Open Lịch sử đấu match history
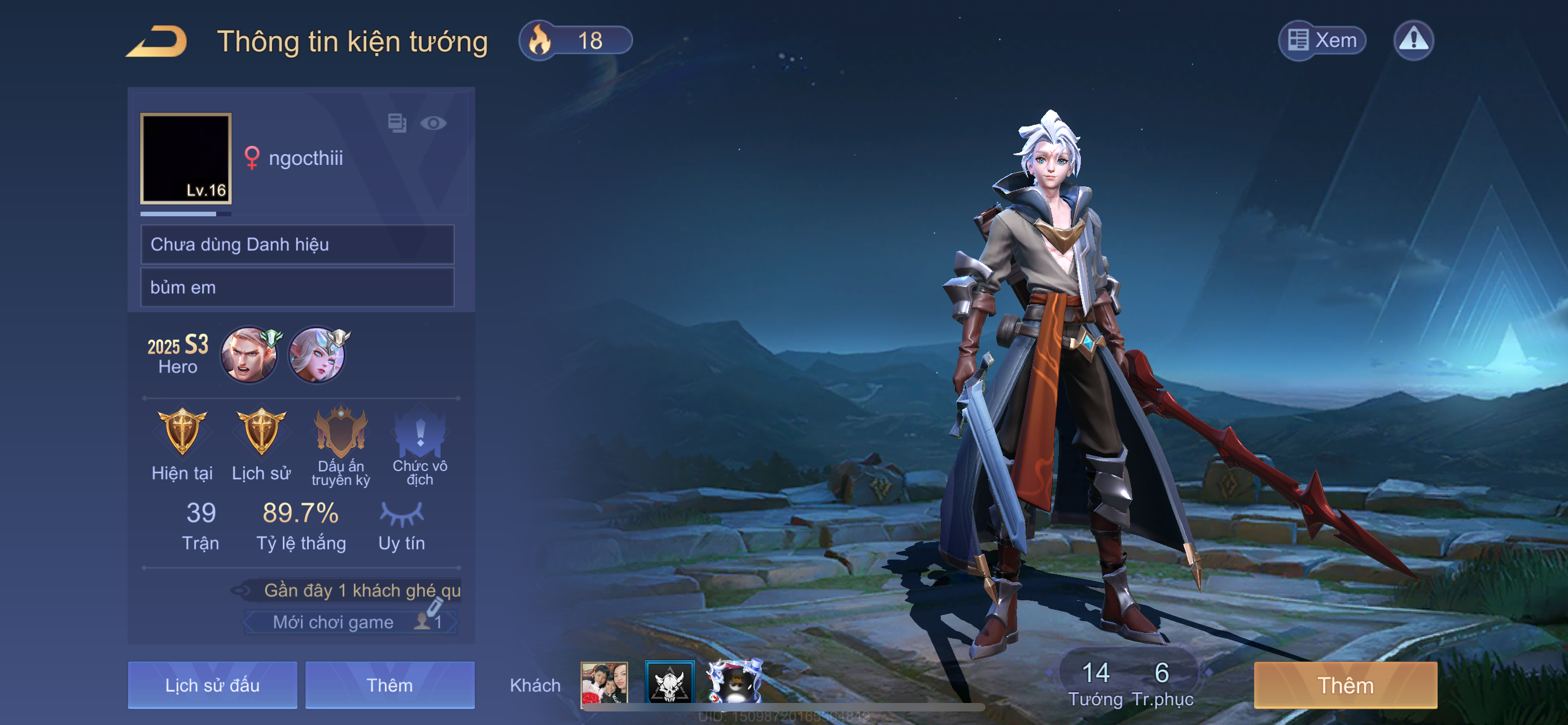 coord(212,685)
